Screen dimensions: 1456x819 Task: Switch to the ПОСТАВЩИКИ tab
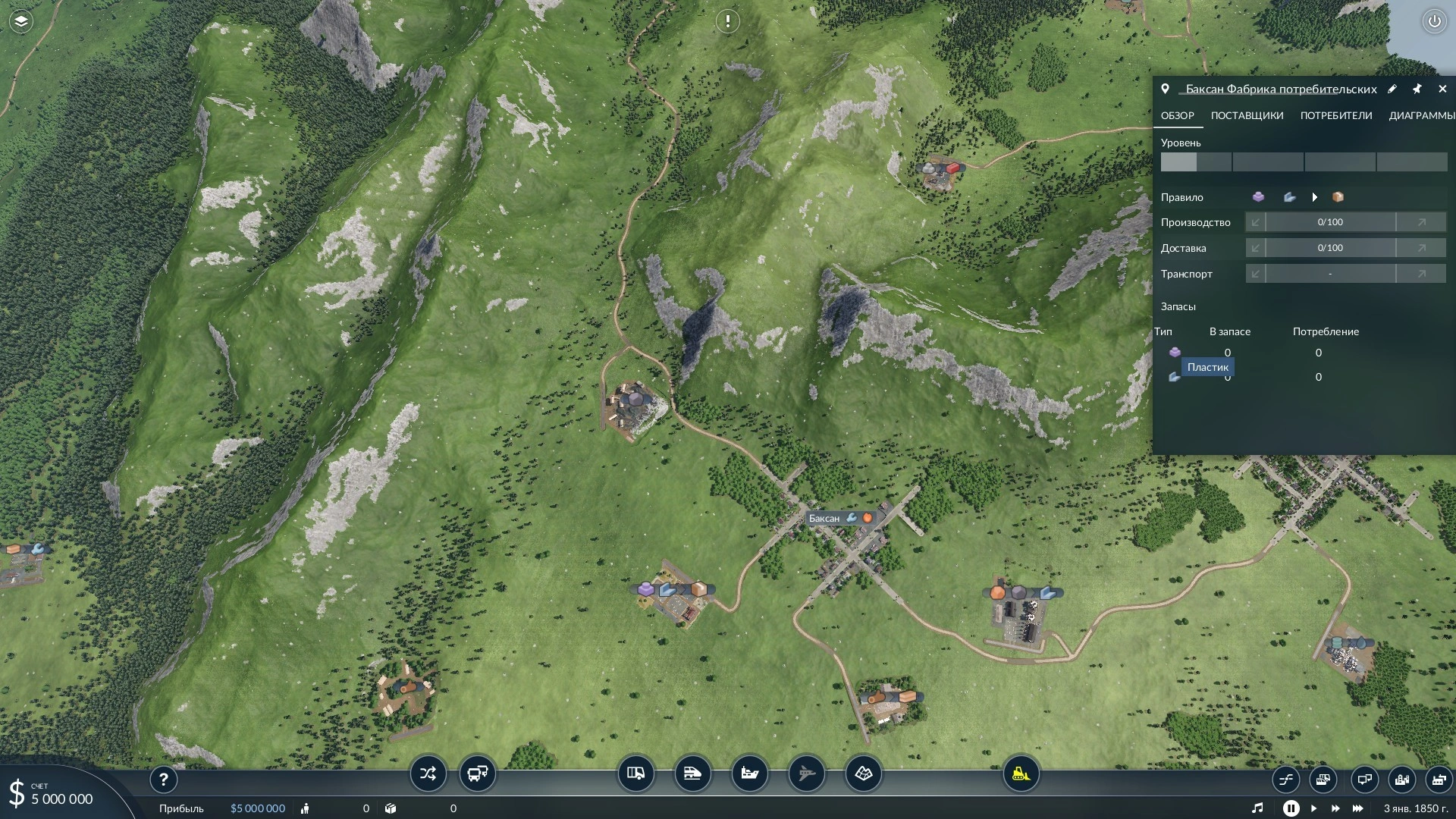coord(1247,116)
